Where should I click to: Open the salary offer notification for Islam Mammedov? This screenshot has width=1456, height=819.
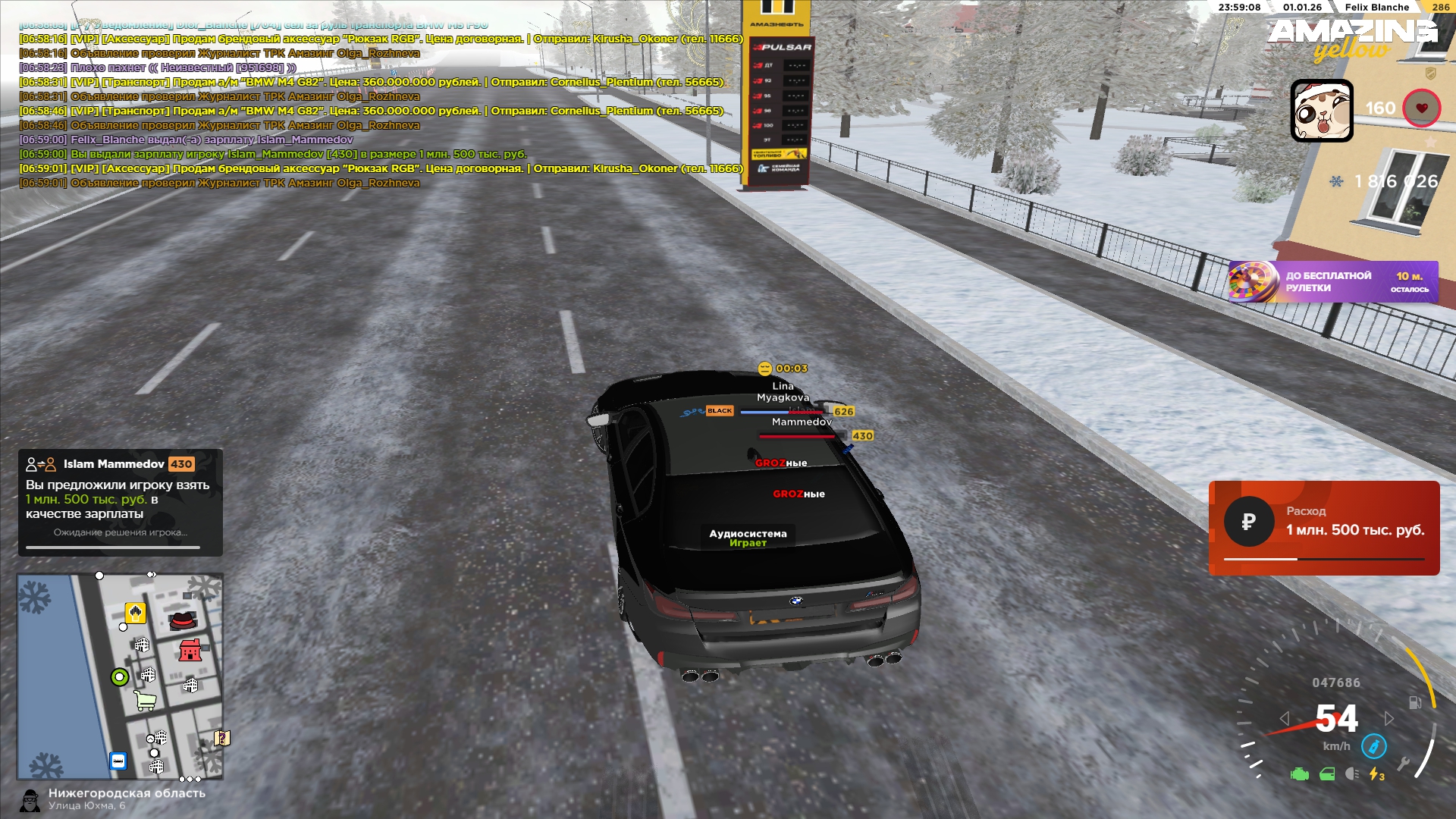(121, 502)
